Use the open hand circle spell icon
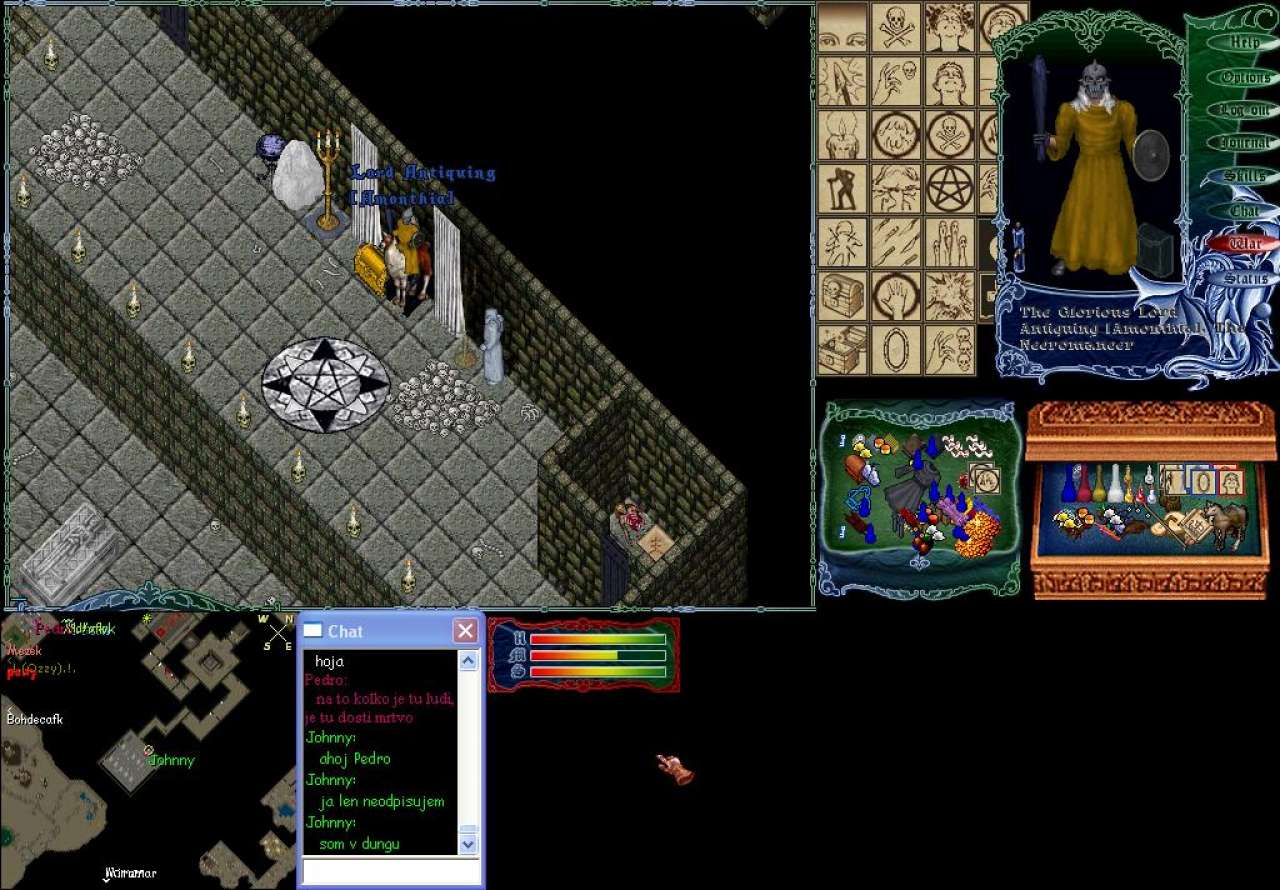 click(896, 296)
